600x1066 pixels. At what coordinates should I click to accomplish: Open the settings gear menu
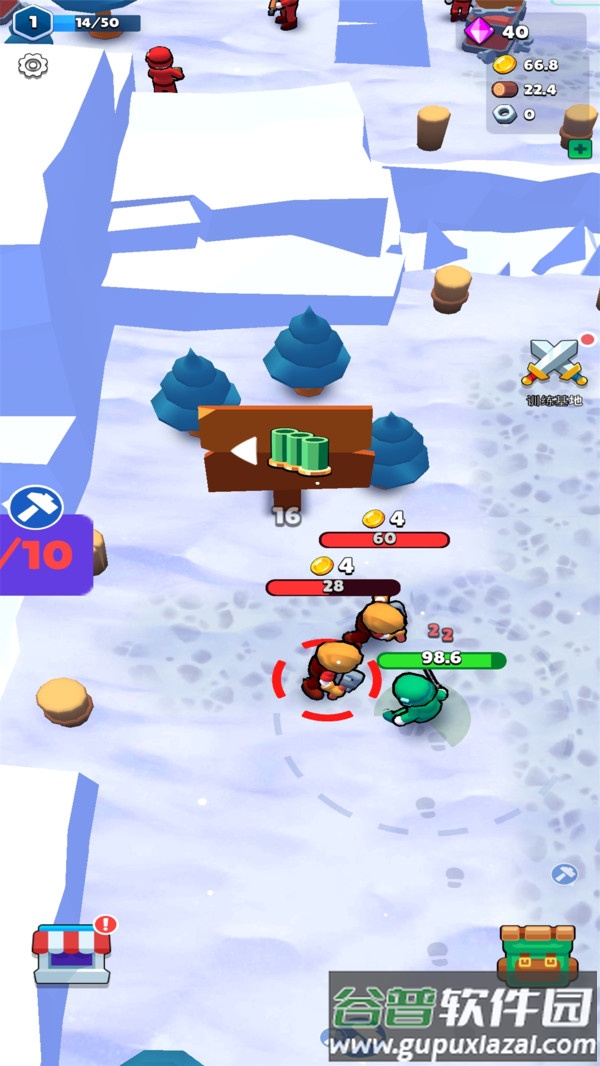click(x=33, y=66)
